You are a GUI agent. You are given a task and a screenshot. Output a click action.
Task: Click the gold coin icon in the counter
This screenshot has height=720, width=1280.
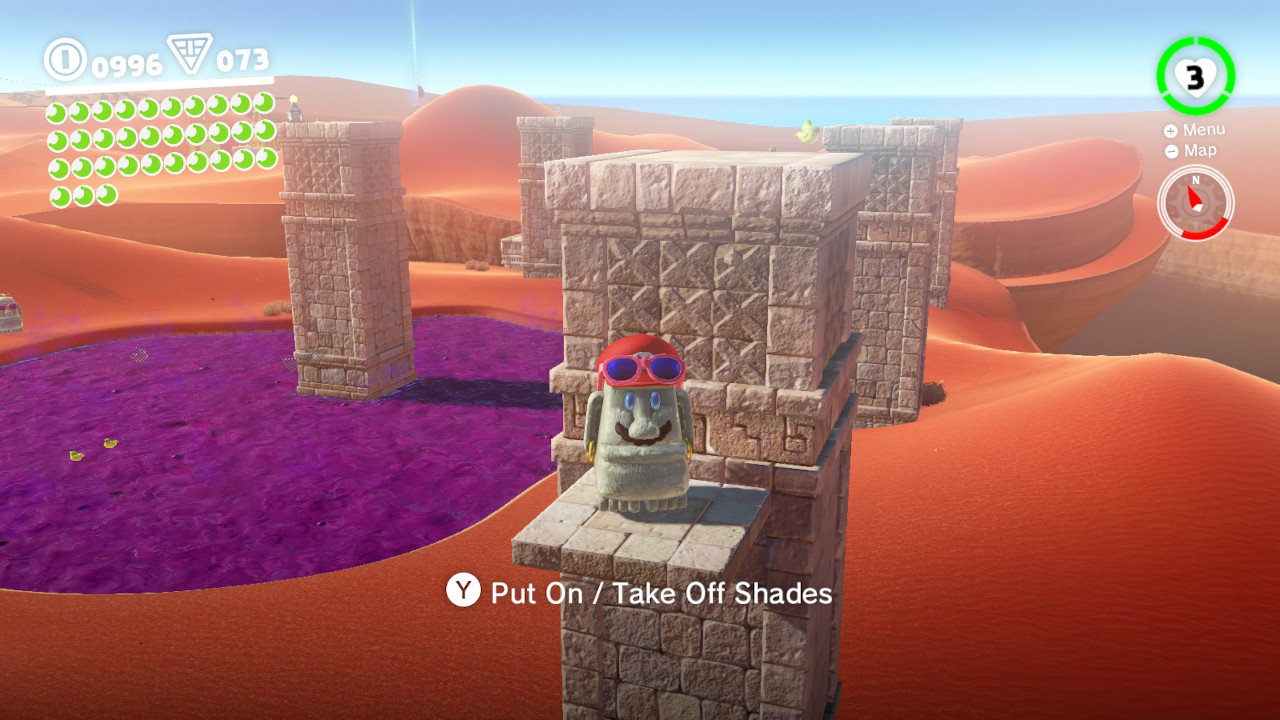pos(66,62)
